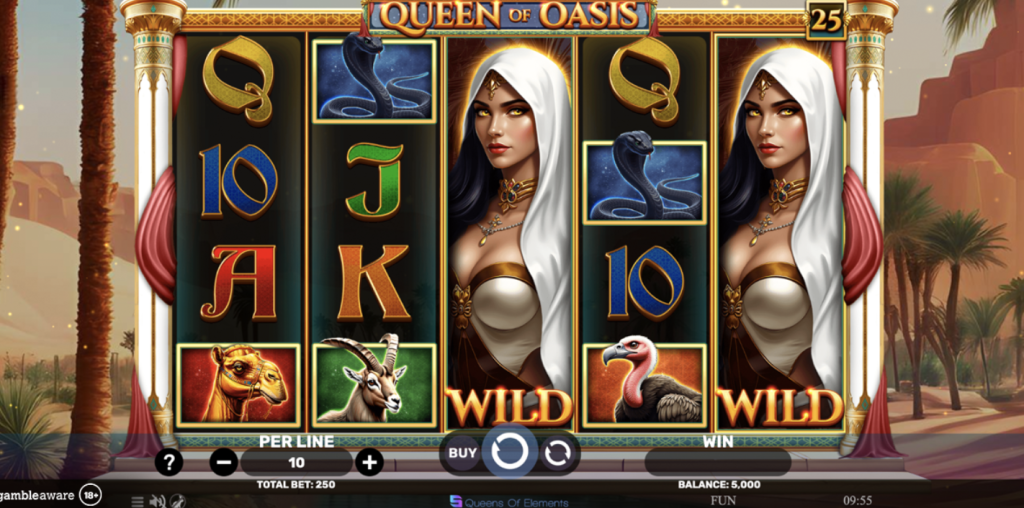This screenshot has width=1024, height=508.
Task: Increase the per line bet
Action: pyautogui.click(x=370, y=462)
